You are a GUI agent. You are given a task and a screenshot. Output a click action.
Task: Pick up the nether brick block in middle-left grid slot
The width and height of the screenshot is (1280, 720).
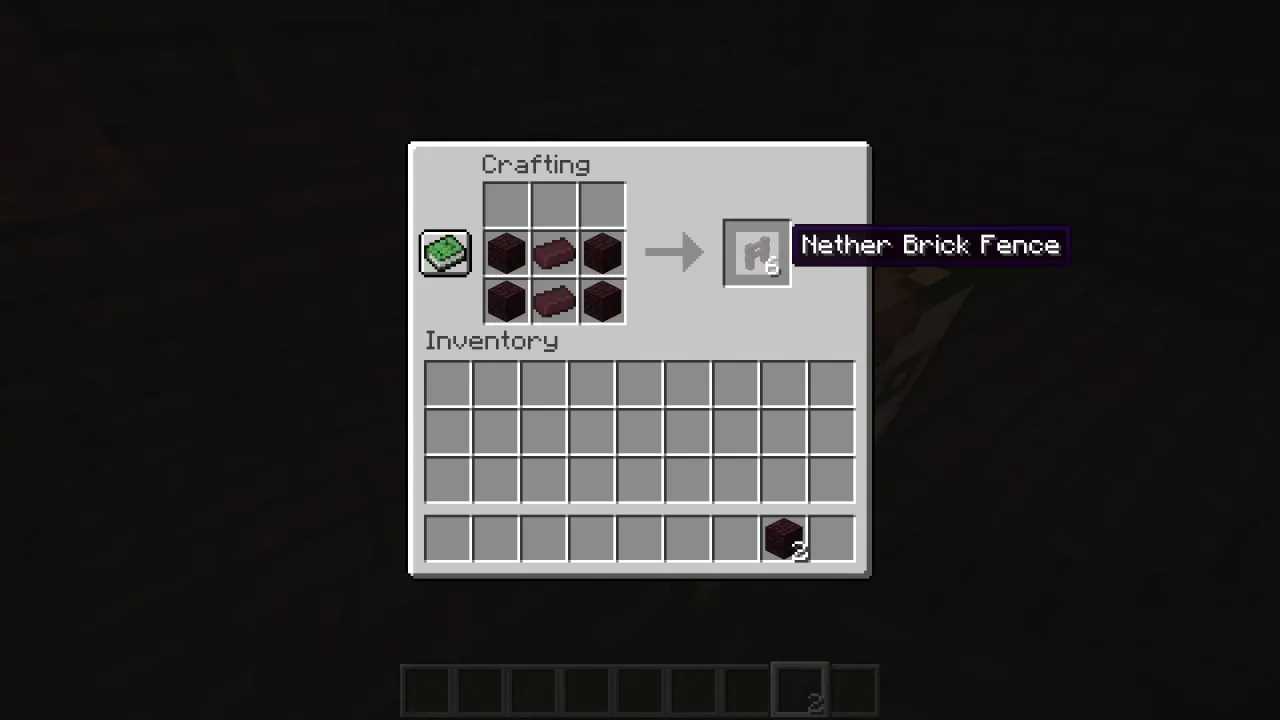pyautogui.click(x=505, y=252)
